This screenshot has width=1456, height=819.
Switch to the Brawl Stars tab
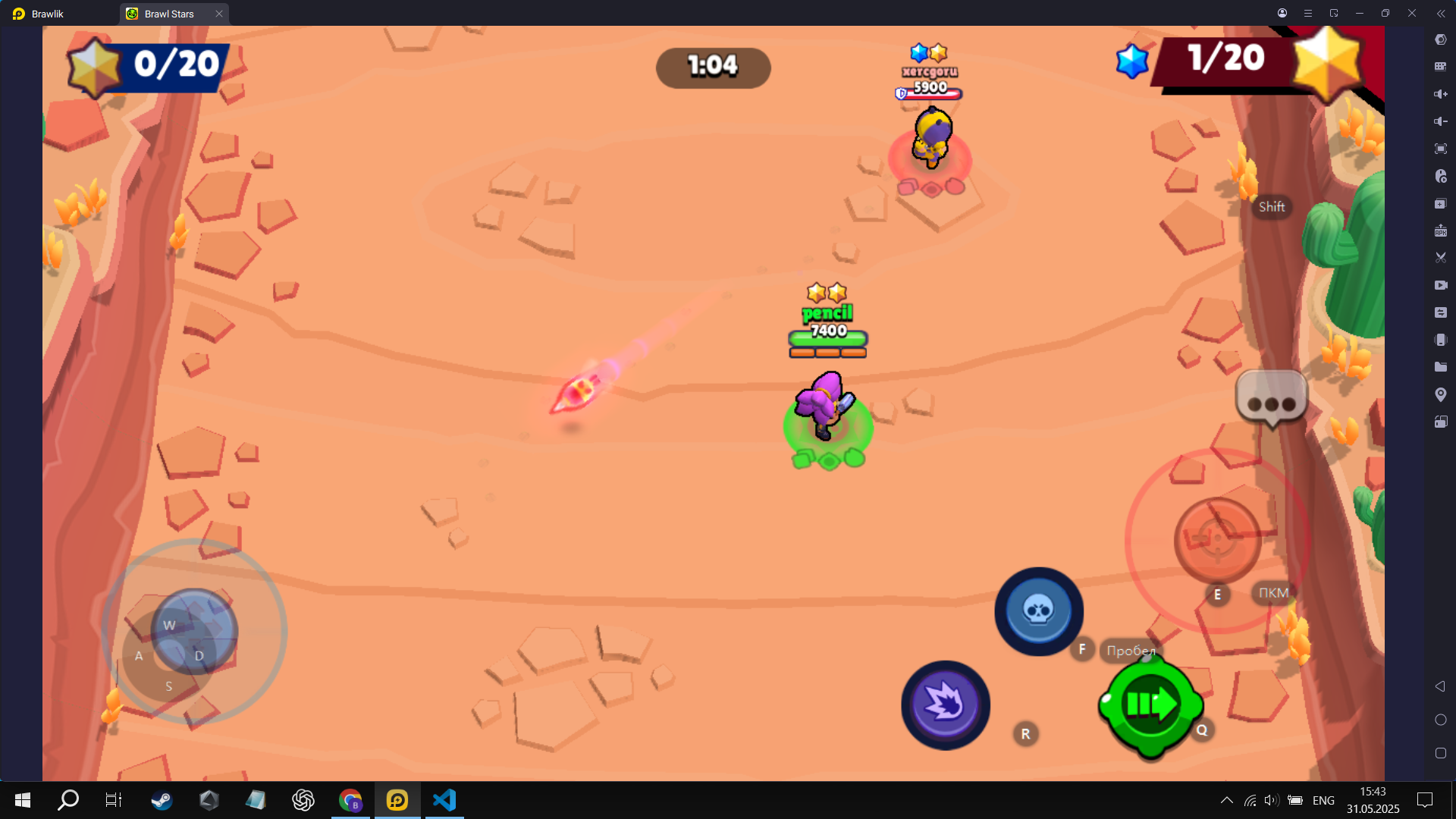point(168,13)
